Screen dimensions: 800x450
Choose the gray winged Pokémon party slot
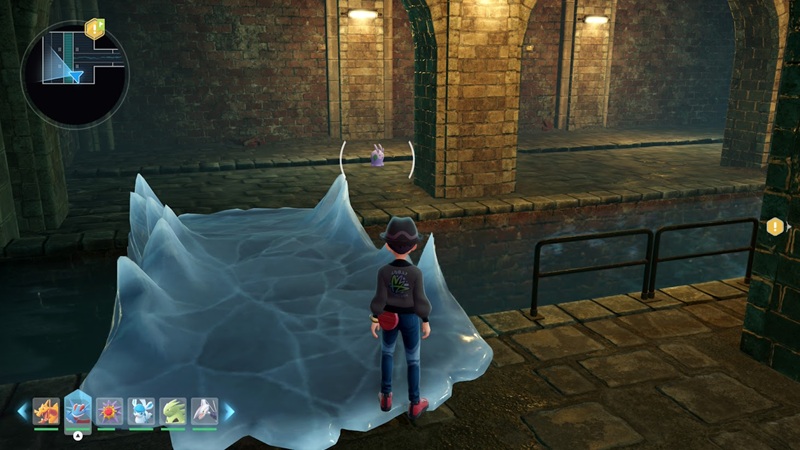coord(204,411)
